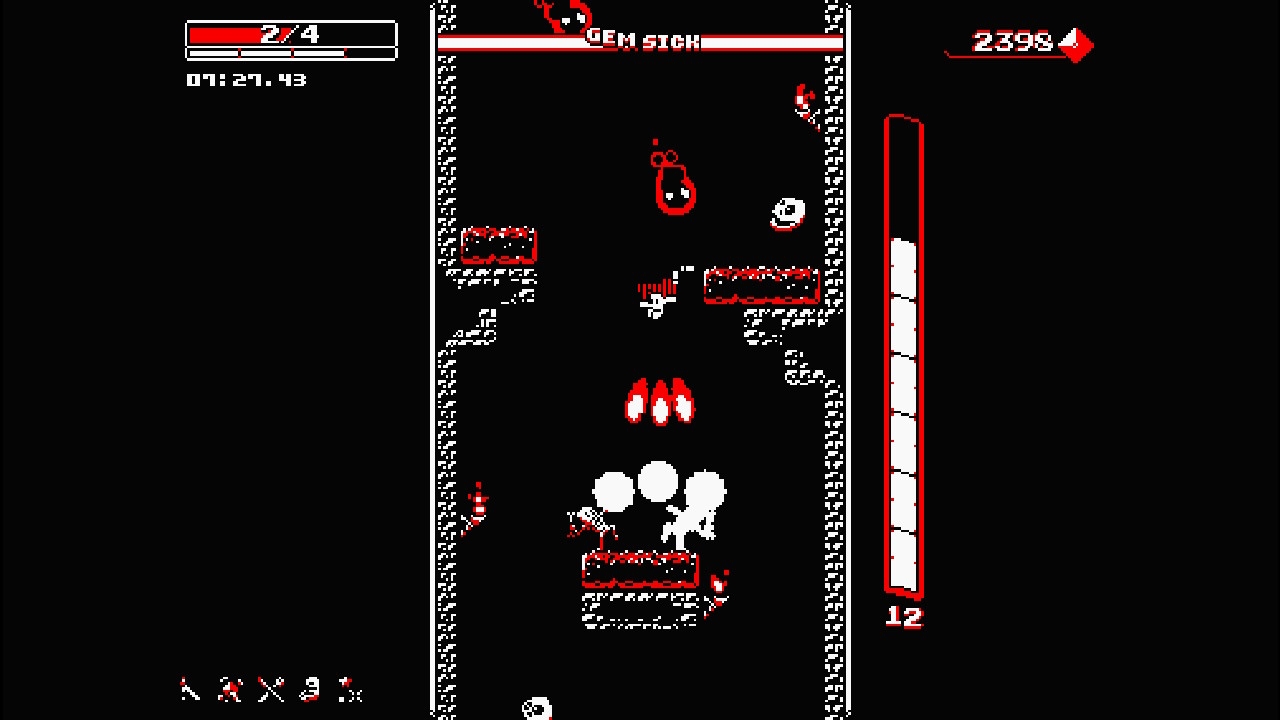1280x720 pixels.
Task: Click the cluster of three red gems
Action: (660, 400)
